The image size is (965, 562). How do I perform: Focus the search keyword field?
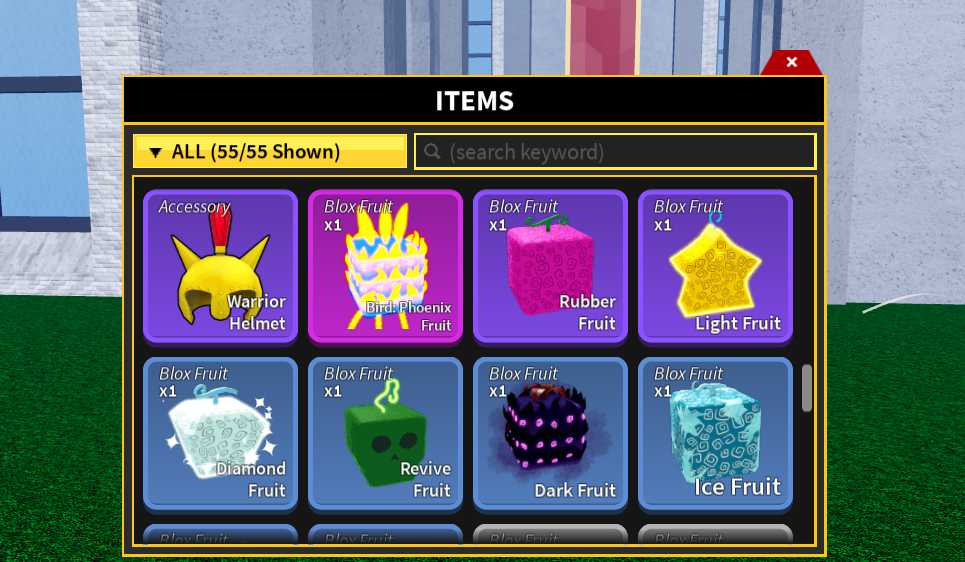pyautogui.click(x=615, y=152)
